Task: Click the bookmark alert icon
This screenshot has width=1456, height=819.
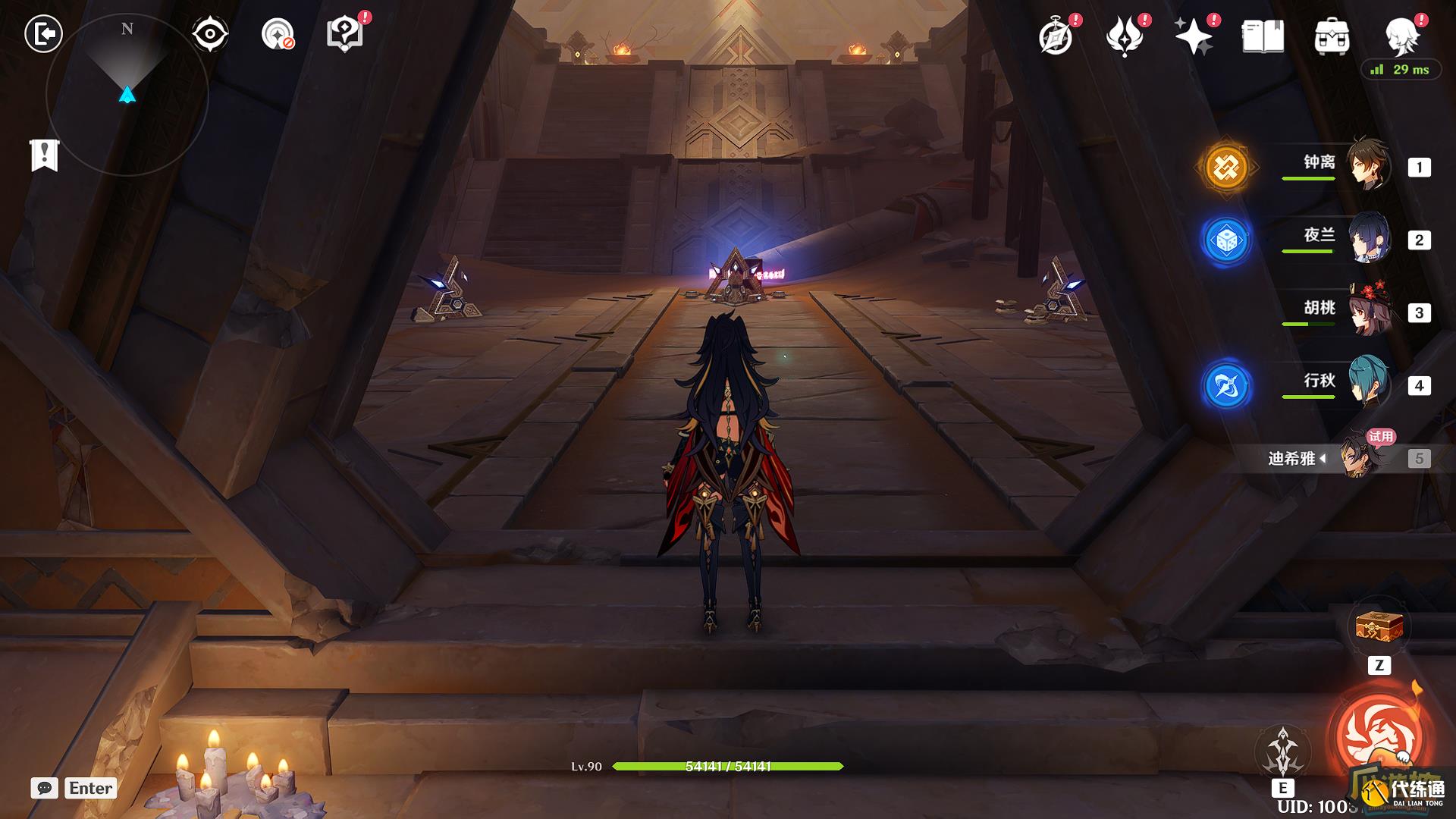Action: coord(45,155)
